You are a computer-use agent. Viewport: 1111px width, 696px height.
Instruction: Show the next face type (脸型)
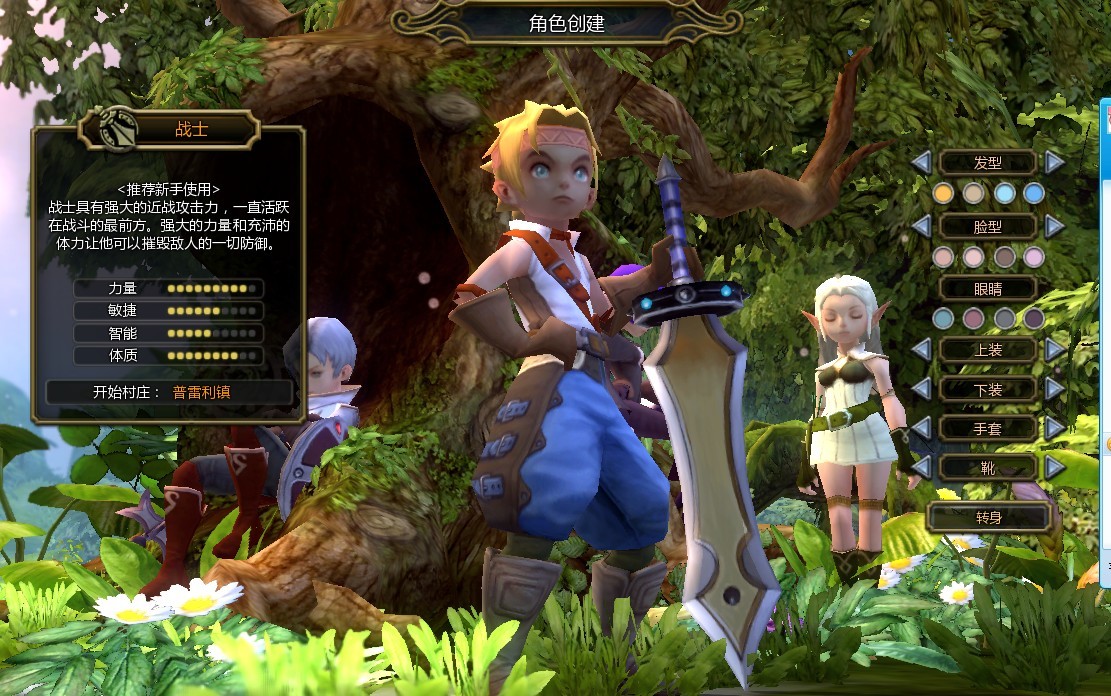(x=1054, y=226)
